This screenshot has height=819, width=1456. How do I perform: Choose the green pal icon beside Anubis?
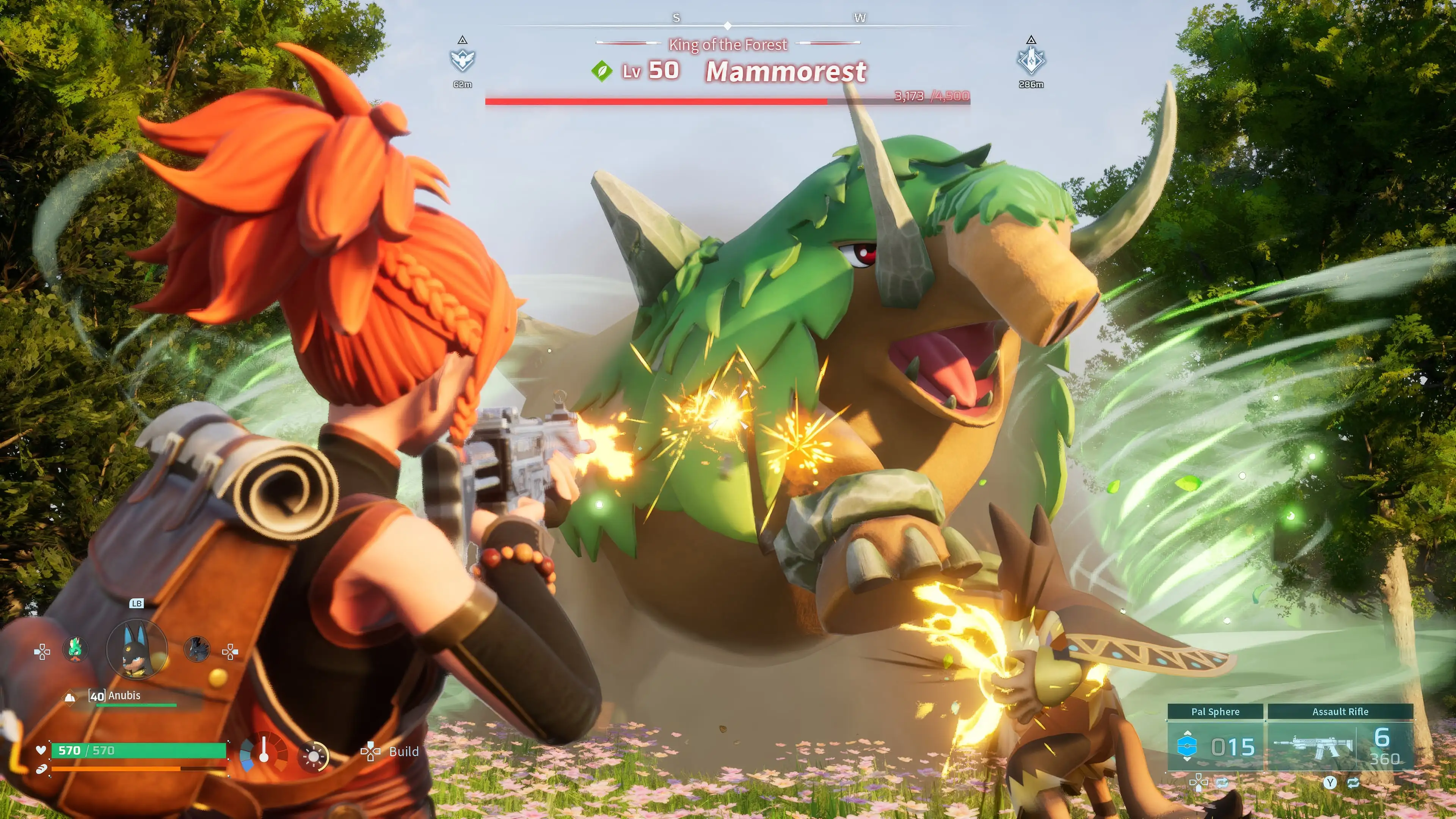[x=75, y=650]
